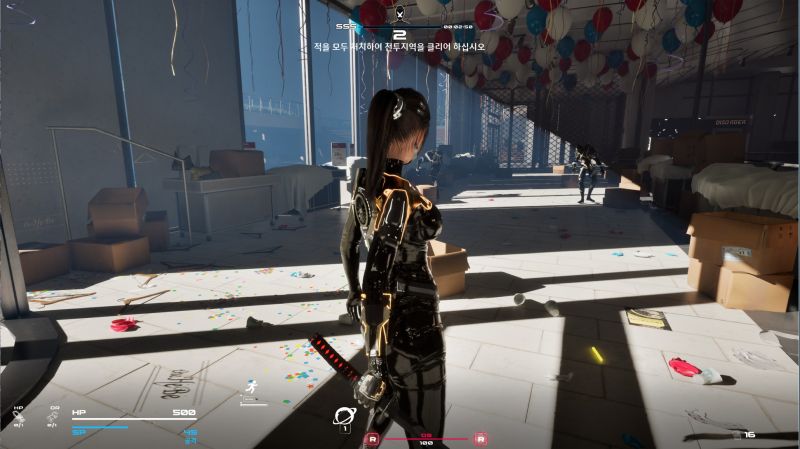Select the second consumable icon beside HP item
The height and width of the screenshot is (449, 800).
(54, 416)
